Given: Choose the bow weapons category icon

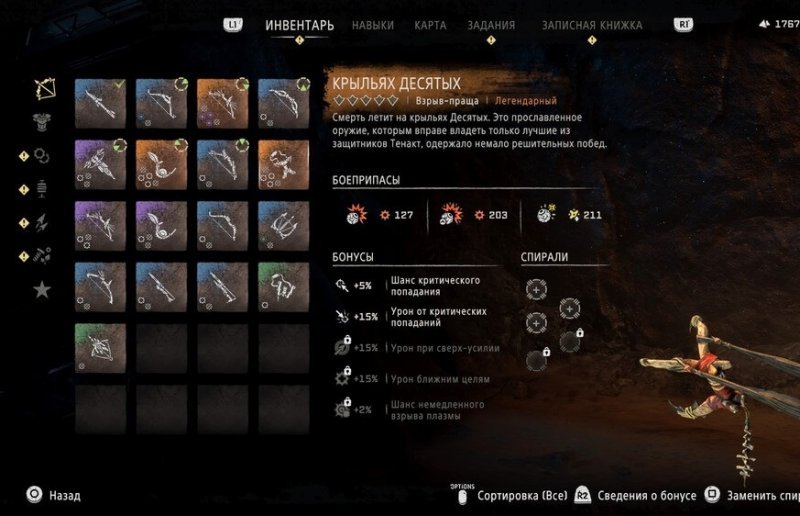Looking at the screenshot, I should pos(43,88).
